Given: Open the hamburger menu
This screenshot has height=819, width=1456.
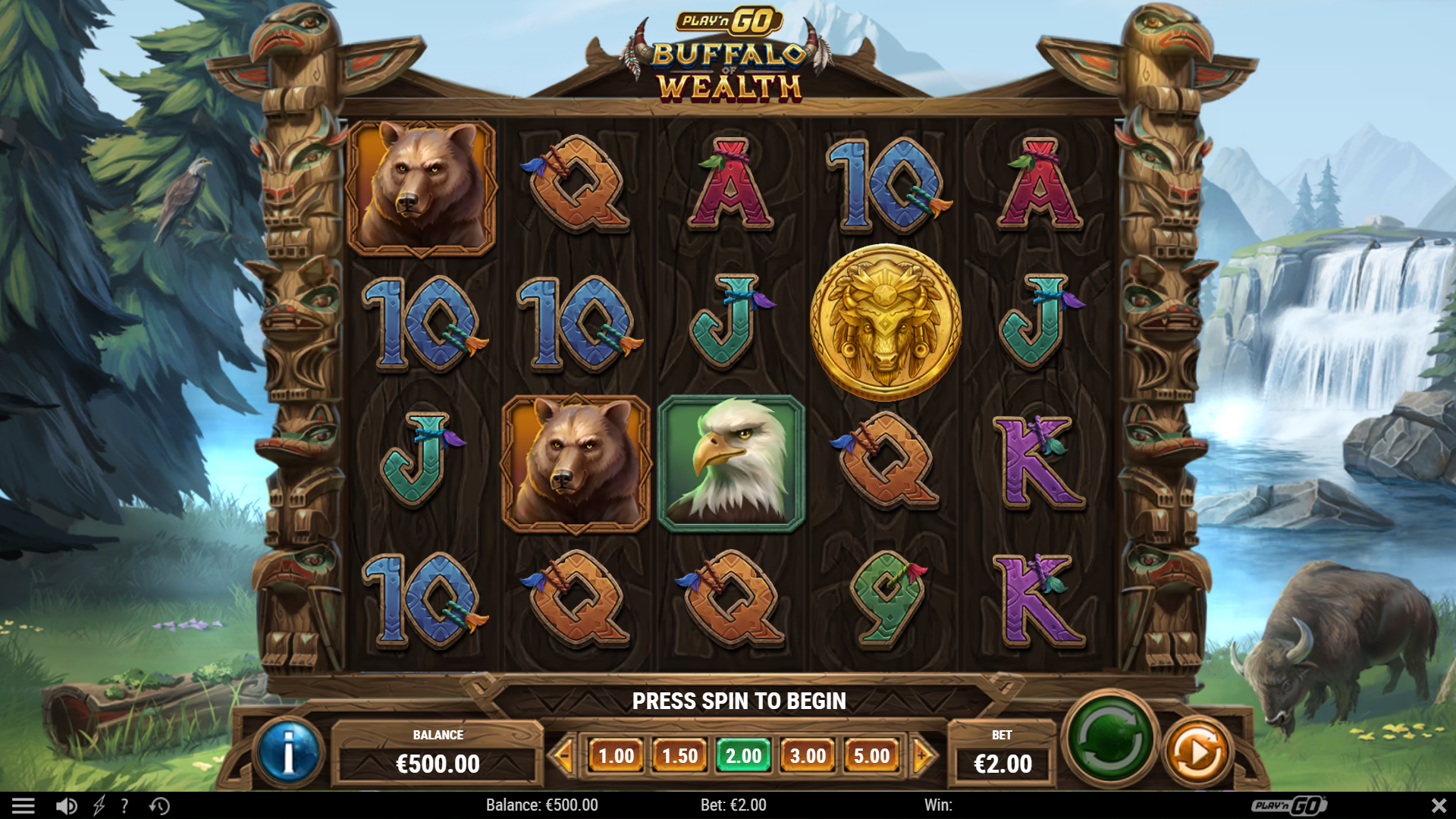Looking at the screenshot, I should [x=23, y=805].
